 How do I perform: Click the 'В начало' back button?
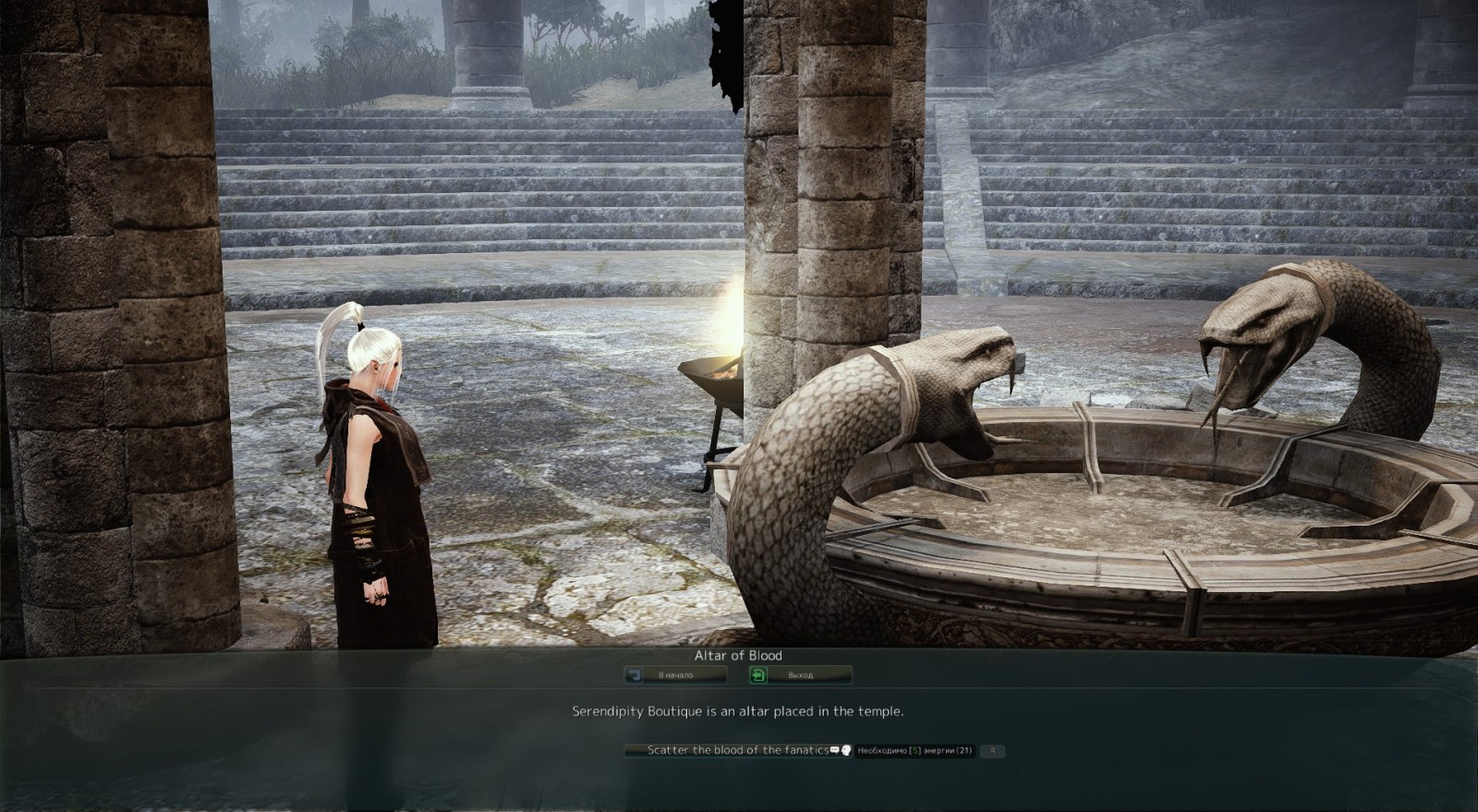click(x=674, y=675)
